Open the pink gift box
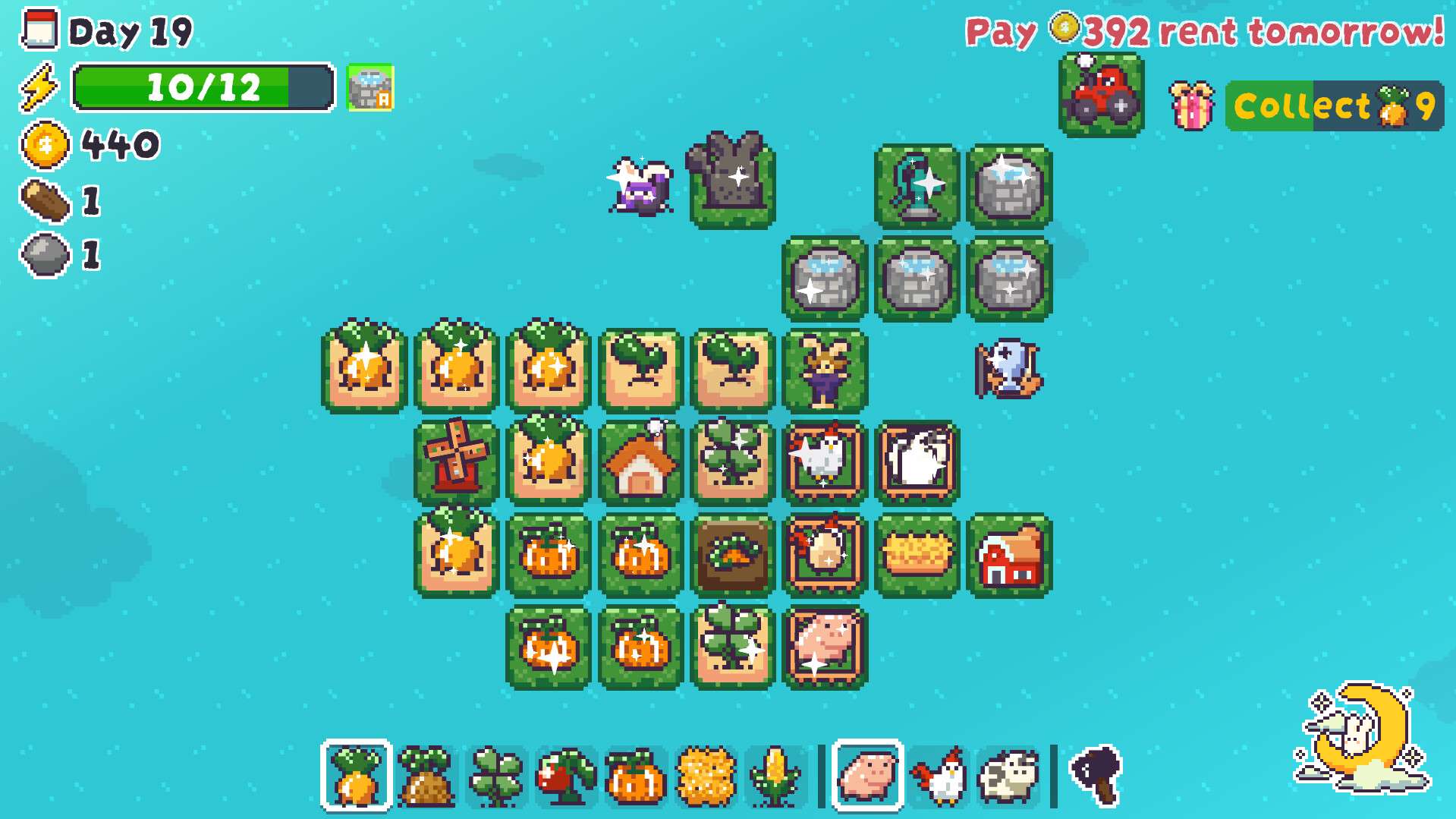Viewport: 1456px width, 819px height. 1191,106
